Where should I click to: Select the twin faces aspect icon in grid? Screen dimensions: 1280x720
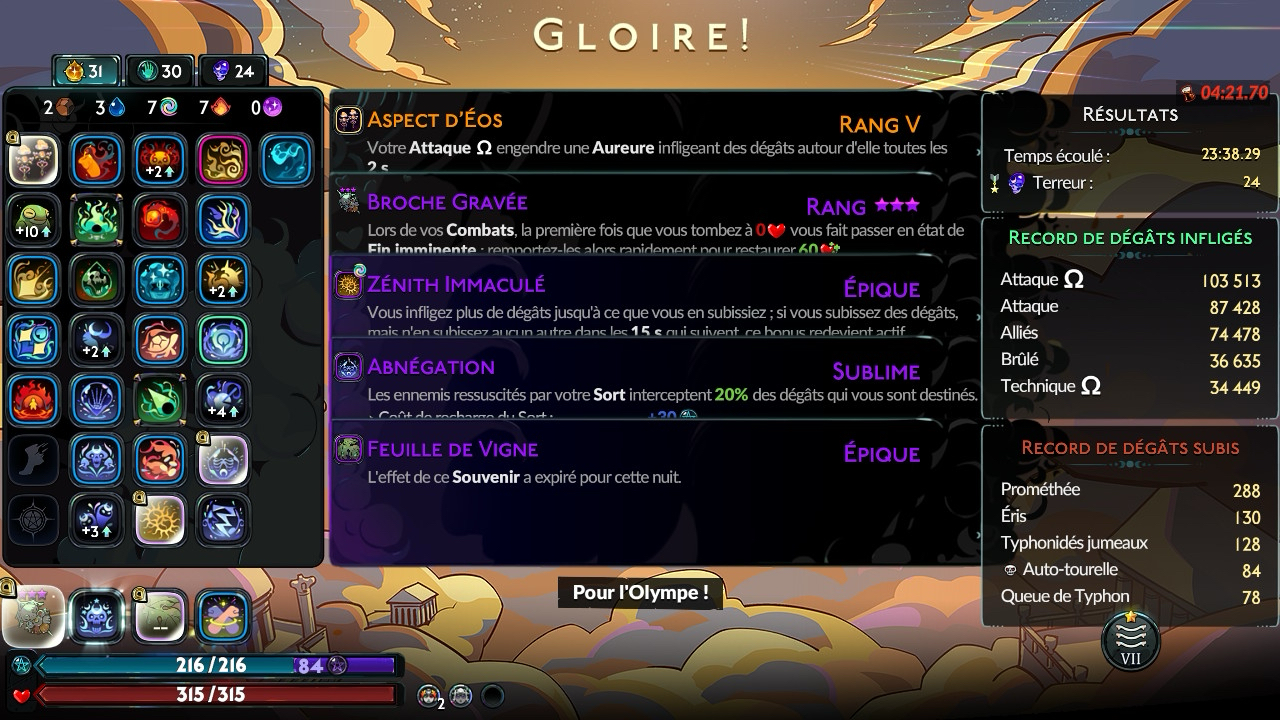pos(33,160)
